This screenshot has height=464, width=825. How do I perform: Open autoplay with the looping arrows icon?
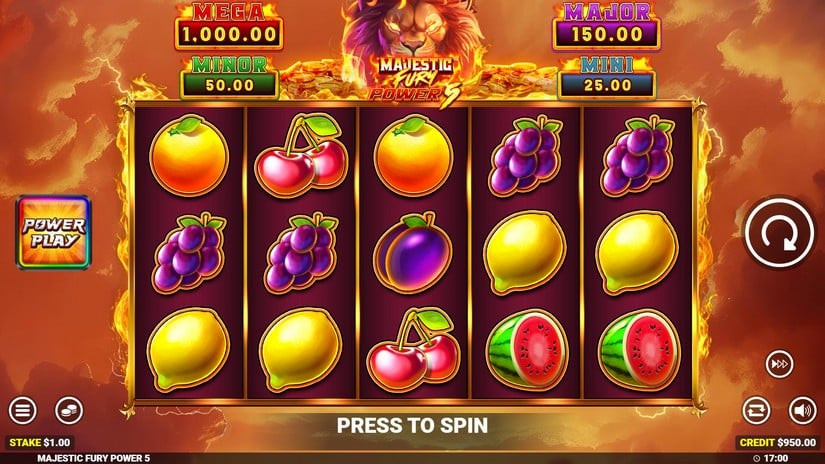tap(756, 410)
